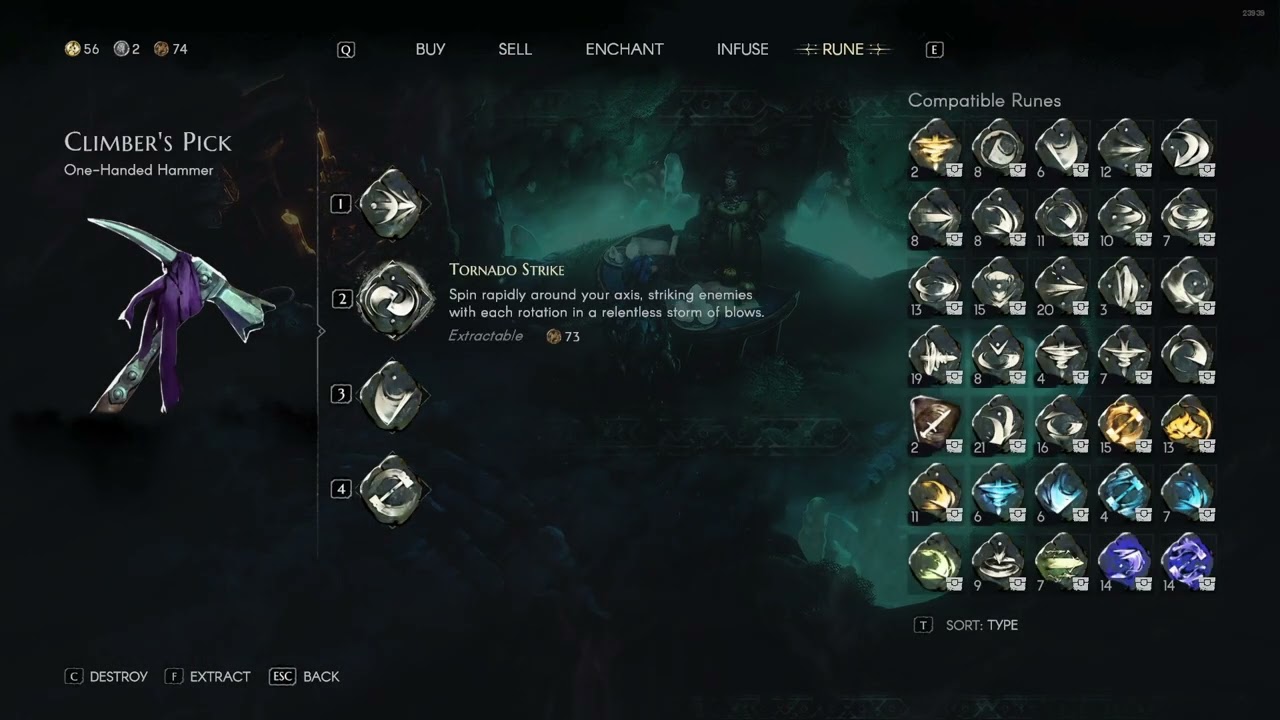Choose the compatible rune costing 12
This screenshot has width=1280, height=720.
click(x=1123, y=148)
